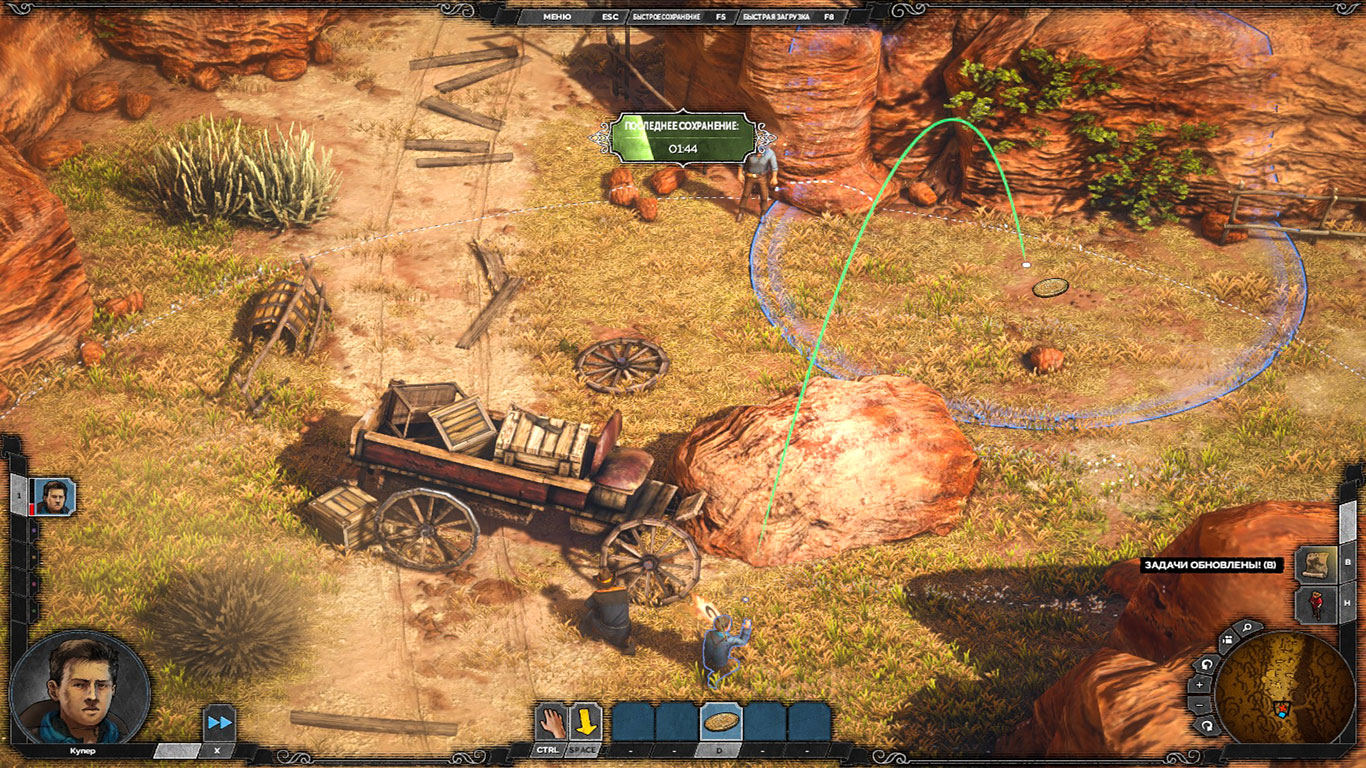Click the circular minimap
The height and width of the screenshot is (768, 1366).
pyautogui.click(x=1284, y=690)
